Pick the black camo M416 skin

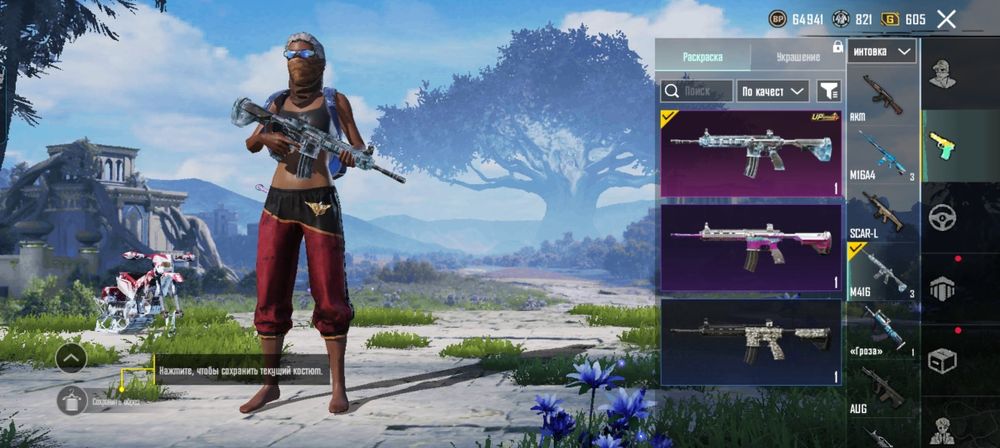coord(751,341)
